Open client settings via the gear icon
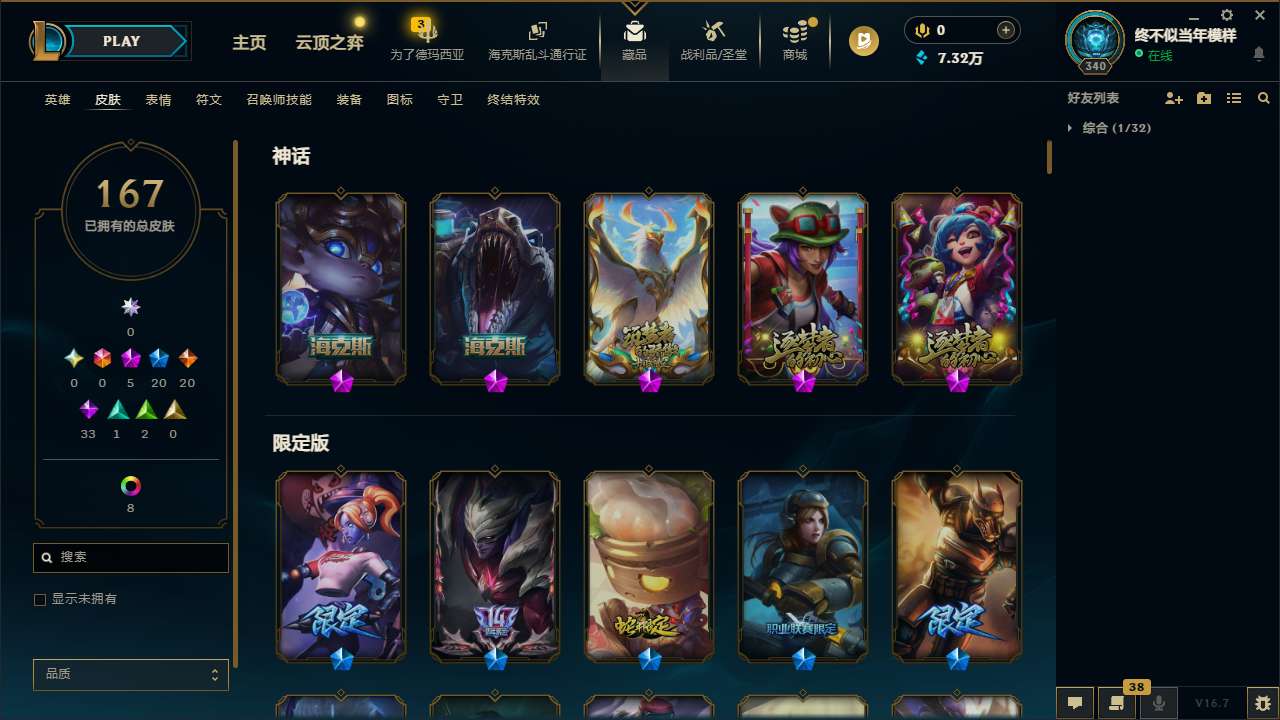This screenshot has width=1280, height=720. click(x=1226, y=16)
